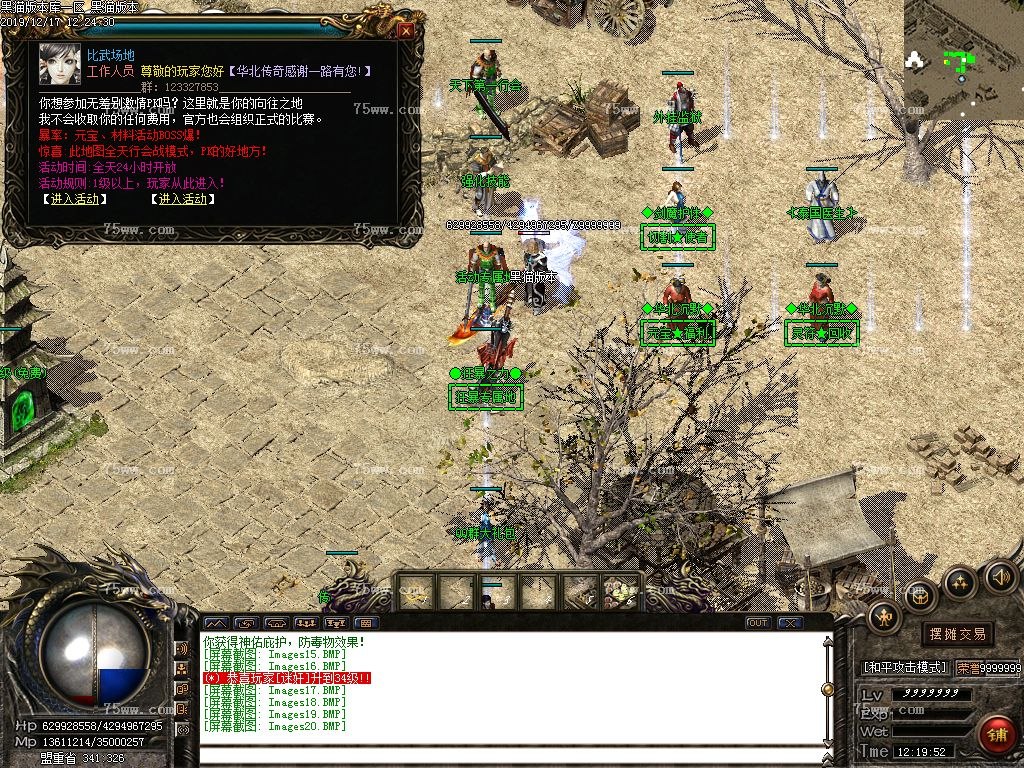The image size is (1024, 768).
Task: Choose the right 进入活动 dialogue option
Action: coord(182,199)
